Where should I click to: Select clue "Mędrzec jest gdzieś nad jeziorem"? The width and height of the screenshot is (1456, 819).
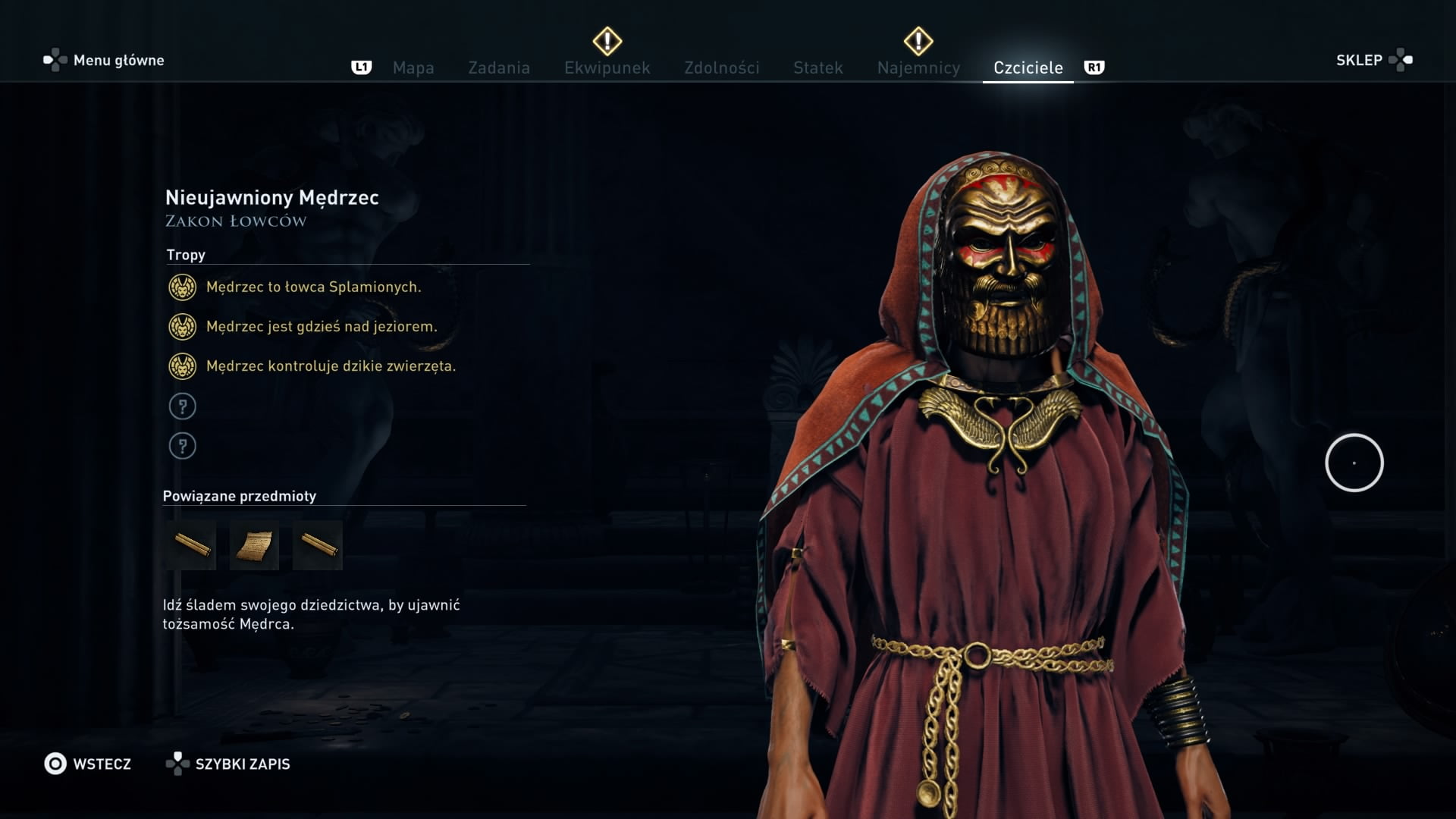[x=322, y=327]
